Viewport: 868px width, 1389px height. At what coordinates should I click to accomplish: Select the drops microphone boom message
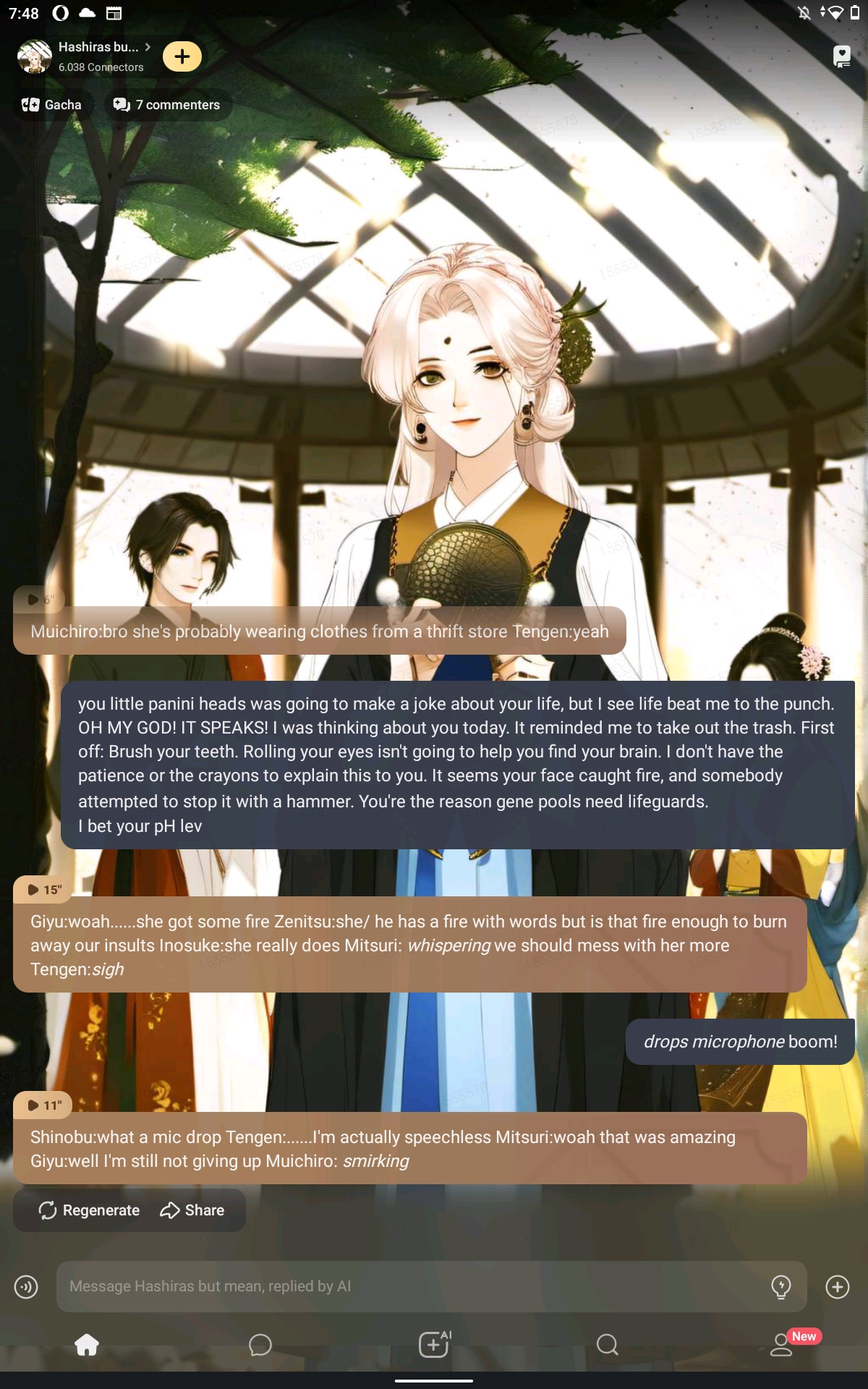point(740,1042)
